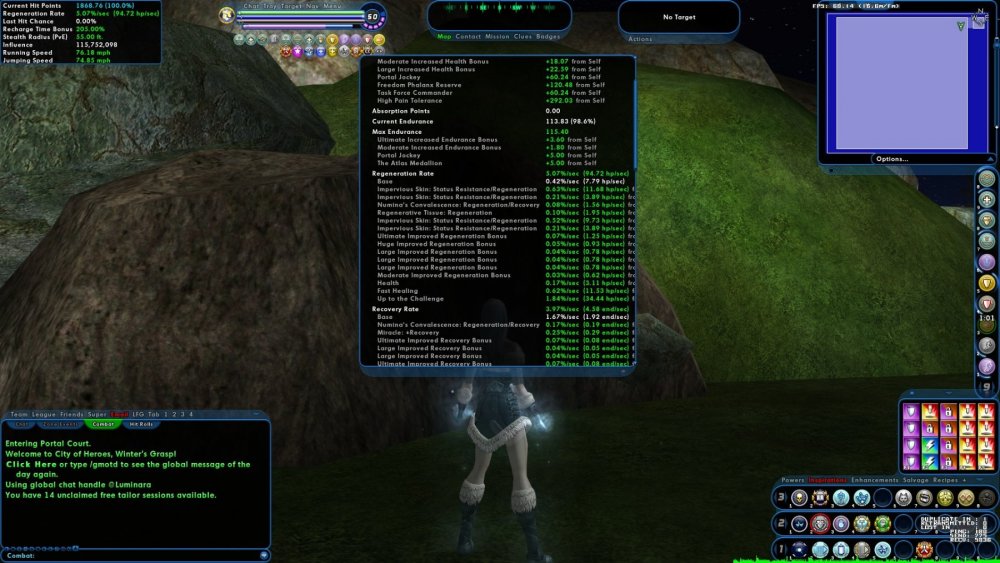Open the Menu from the top bar

331,5
